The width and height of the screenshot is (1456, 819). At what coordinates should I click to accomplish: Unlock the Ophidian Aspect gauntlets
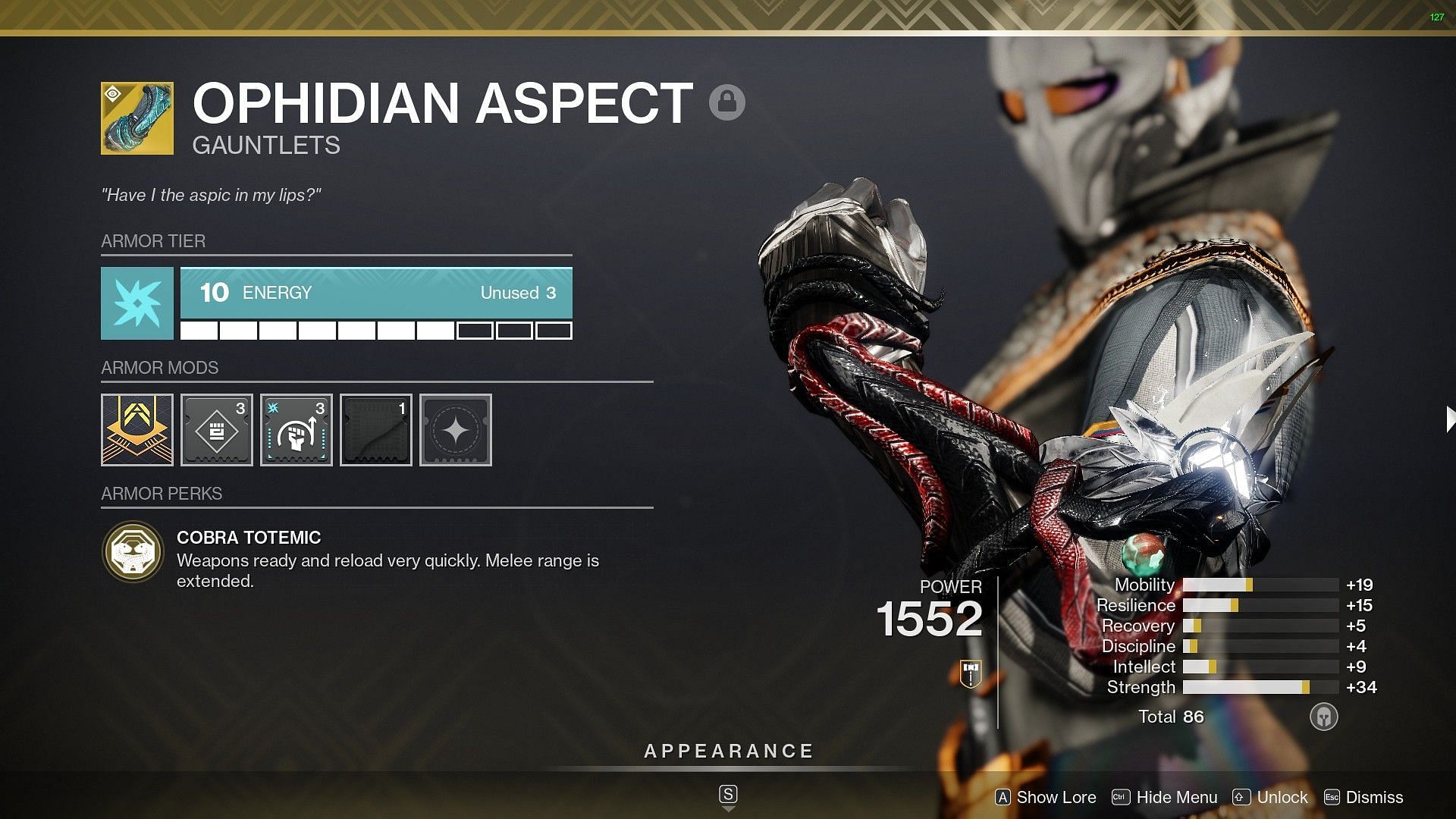click(x=1271, y=797)
